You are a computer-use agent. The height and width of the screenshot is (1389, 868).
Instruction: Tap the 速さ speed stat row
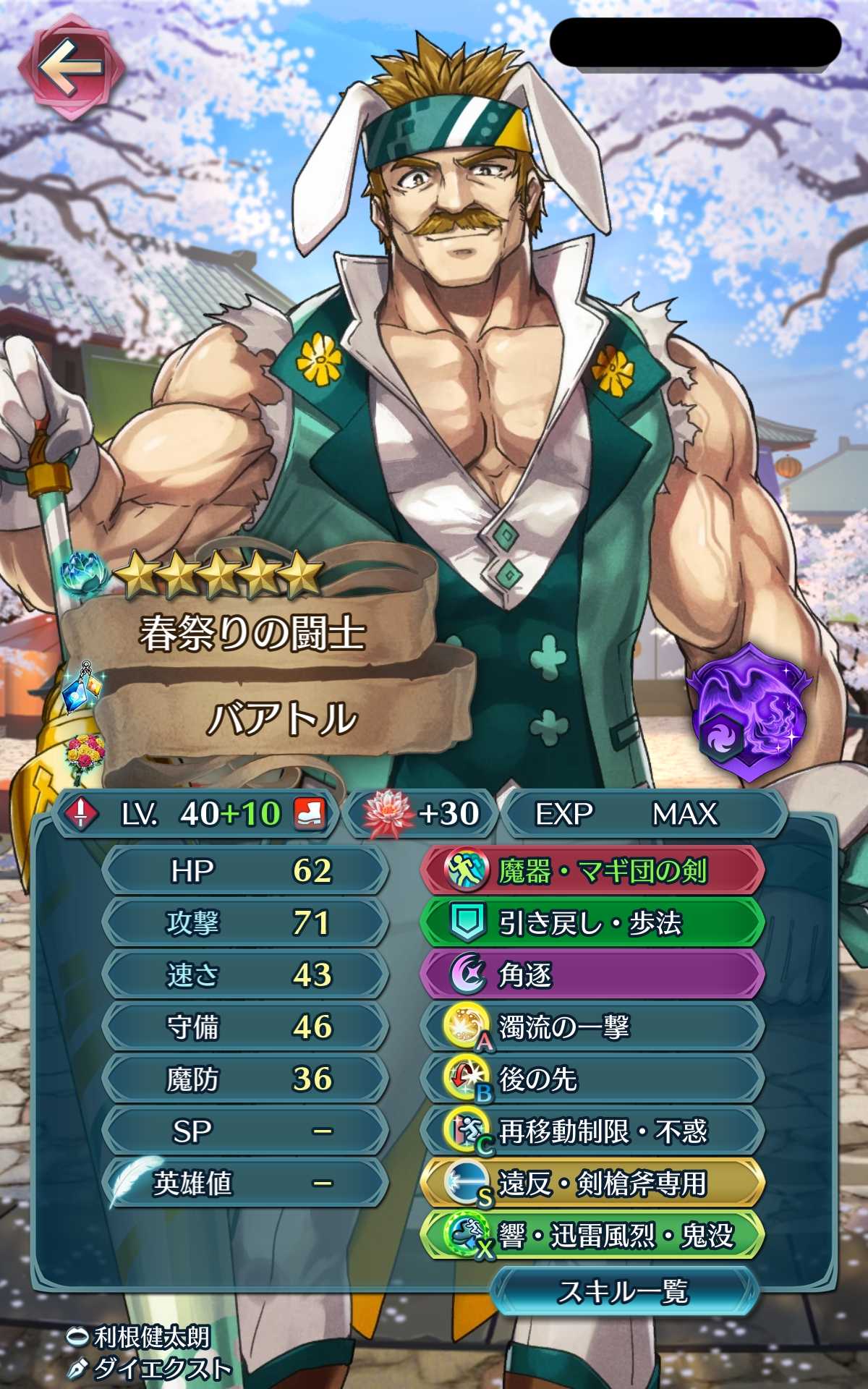246,974
